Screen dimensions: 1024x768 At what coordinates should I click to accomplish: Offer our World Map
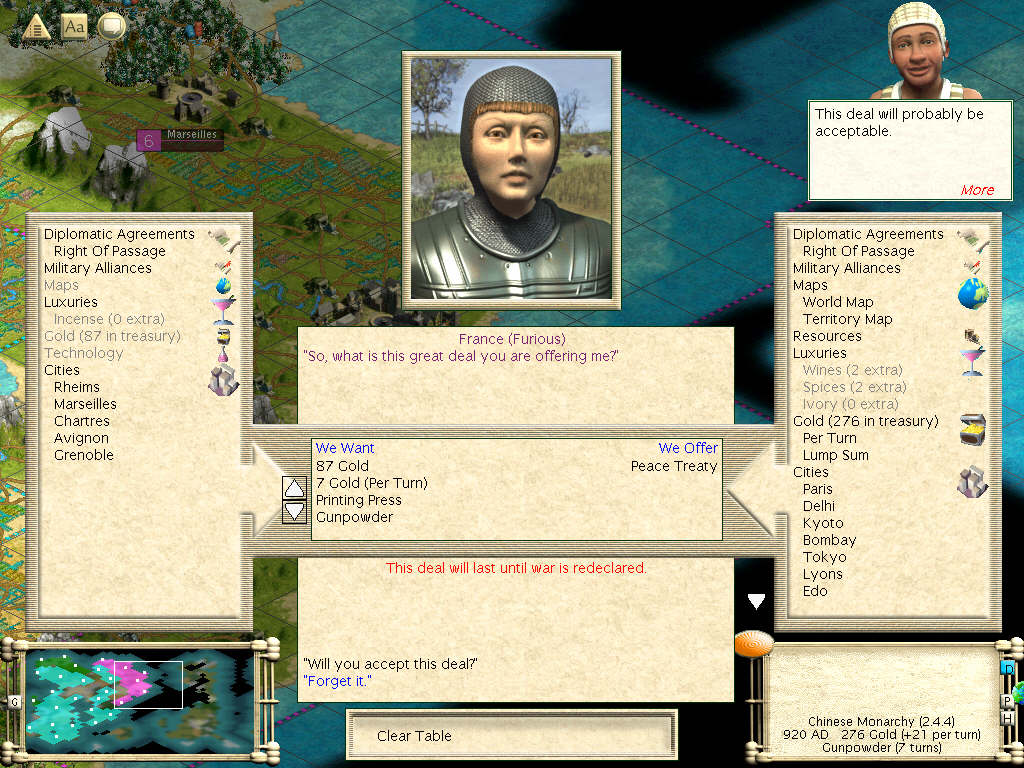coord(838,302)
